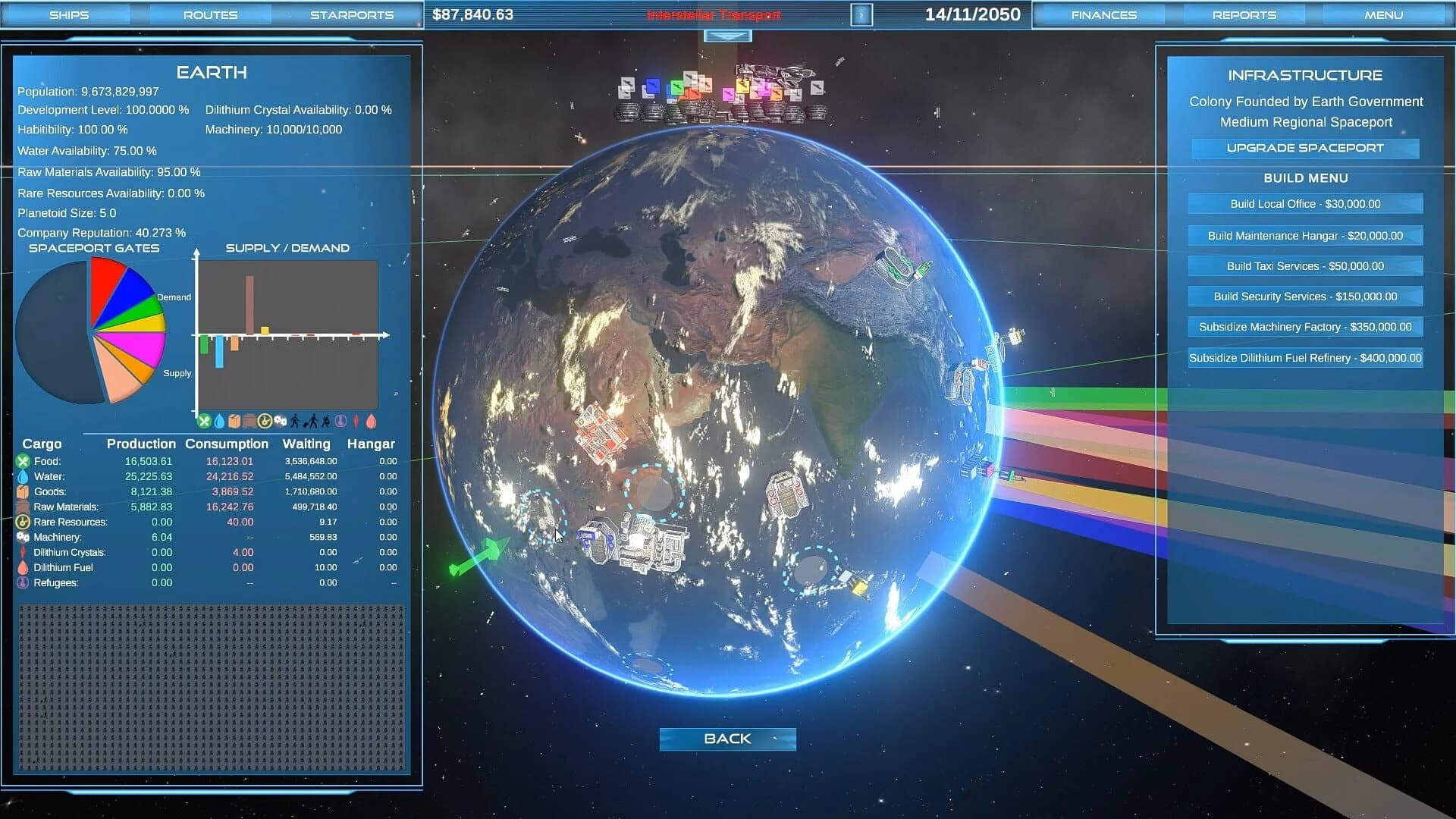The image size is (1456, 819).
Task: Open the MENU at top right
Action: (1383, 14)
